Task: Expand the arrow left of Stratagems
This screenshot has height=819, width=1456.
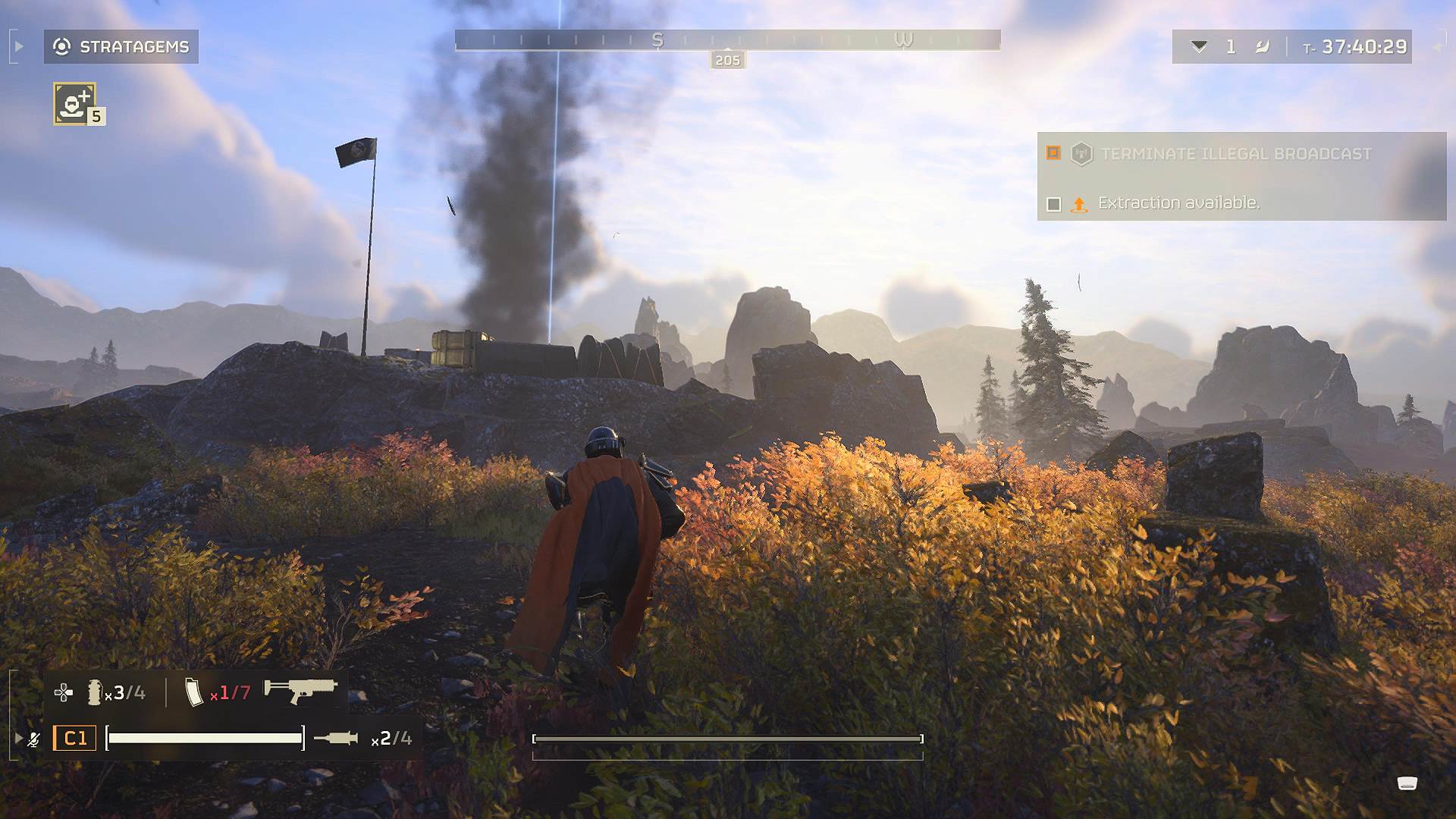Action: pyautogui.click(x=19, y=47)
